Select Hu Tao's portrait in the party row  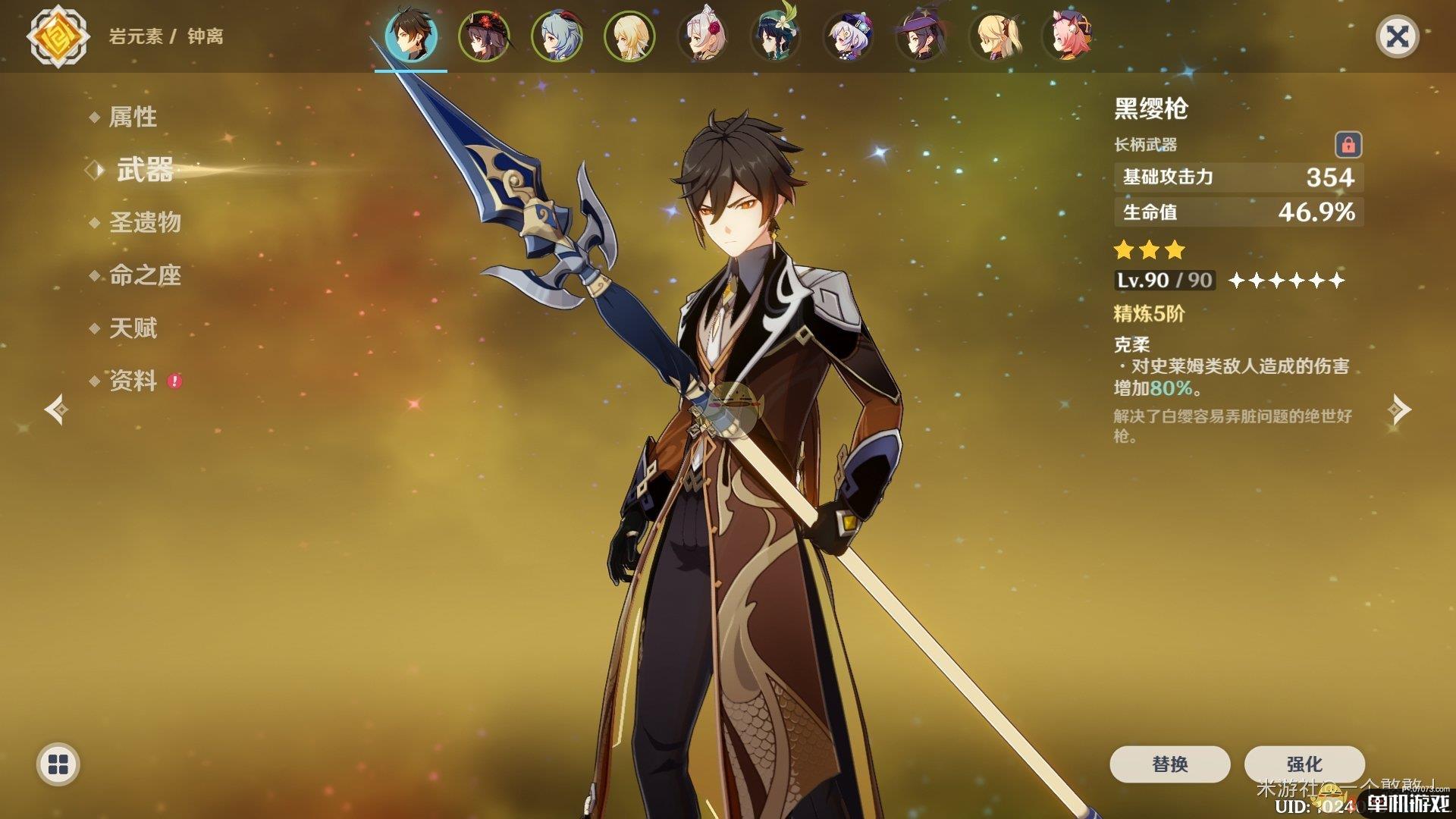tap(483, 36)
